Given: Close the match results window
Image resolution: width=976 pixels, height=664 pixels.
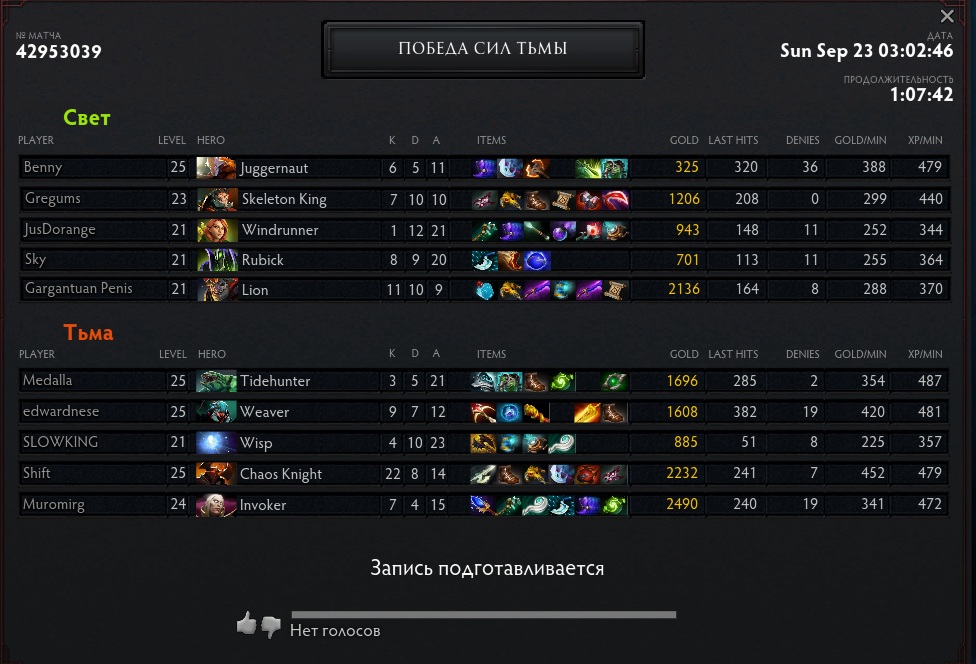Looking at the screenshot, I should coord(947,16).
